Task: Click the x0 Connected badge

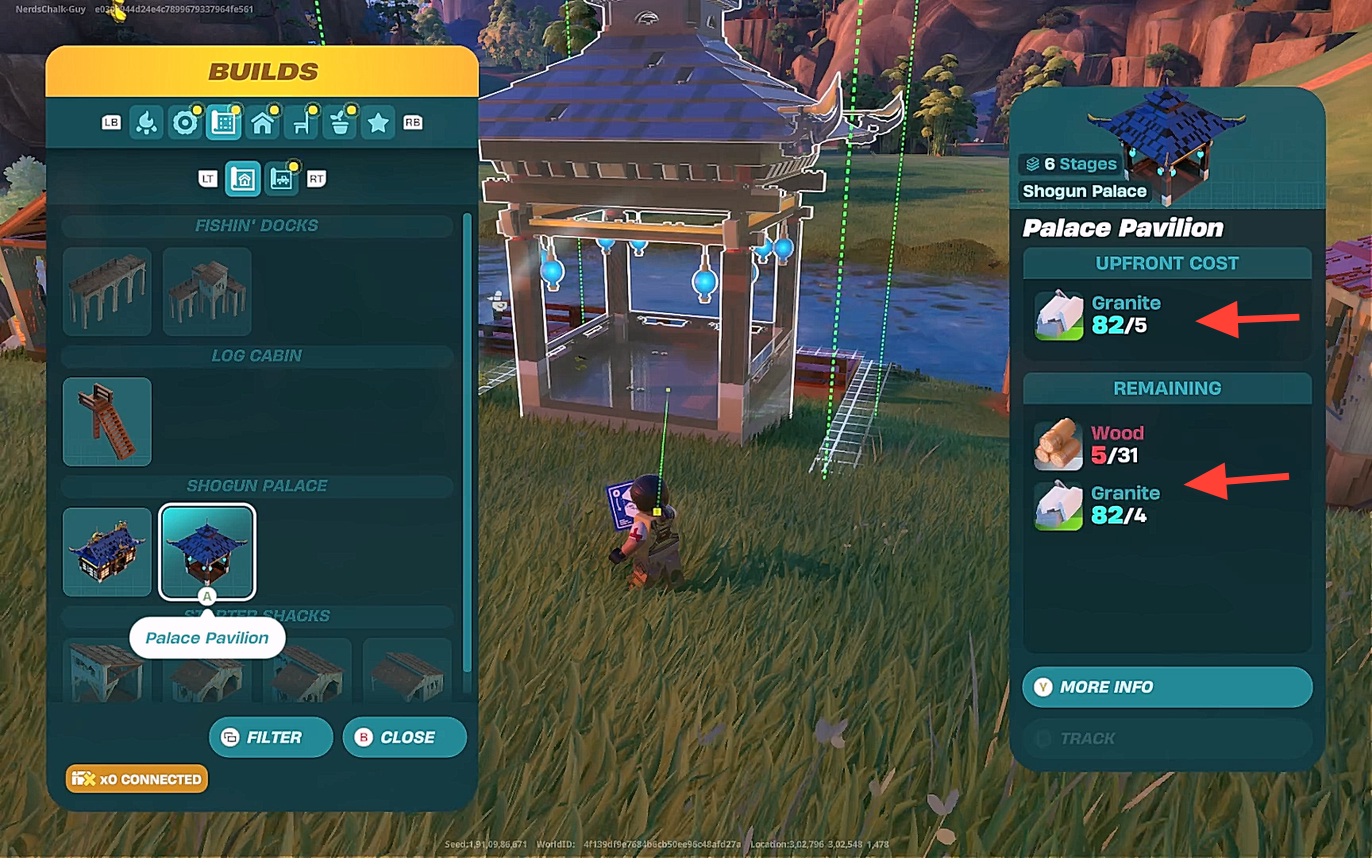Action: point(137,779)
